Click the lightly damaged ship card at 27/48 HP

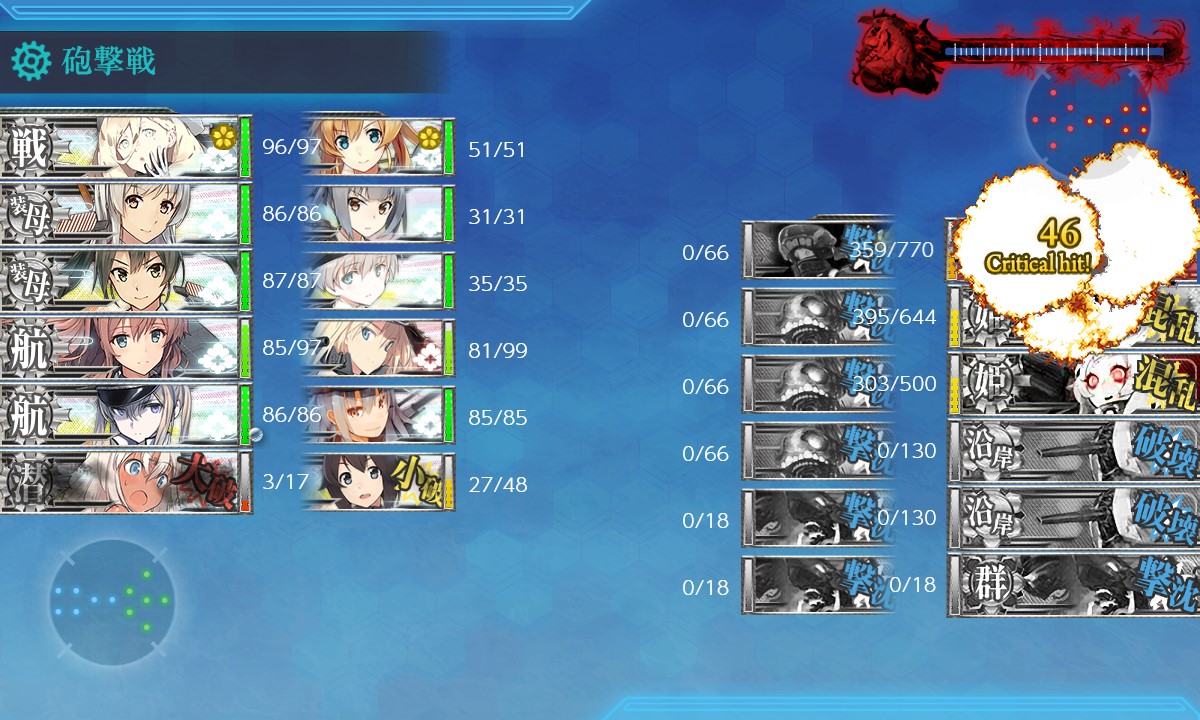(x=378, y=483)
